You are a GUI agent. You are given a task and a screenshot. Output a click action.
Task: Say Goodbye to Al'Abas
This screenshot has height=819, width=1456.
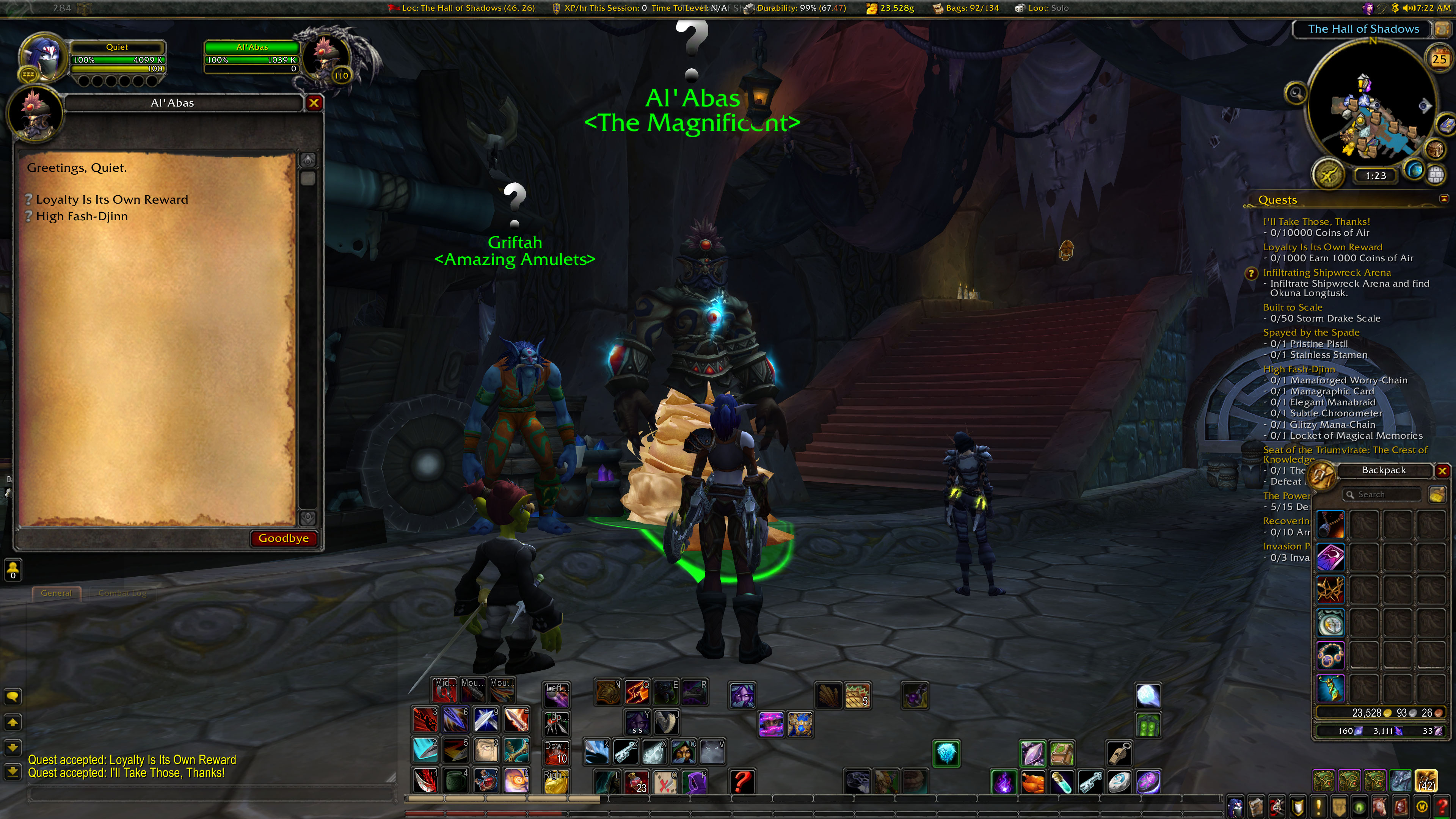coord(283,538)
